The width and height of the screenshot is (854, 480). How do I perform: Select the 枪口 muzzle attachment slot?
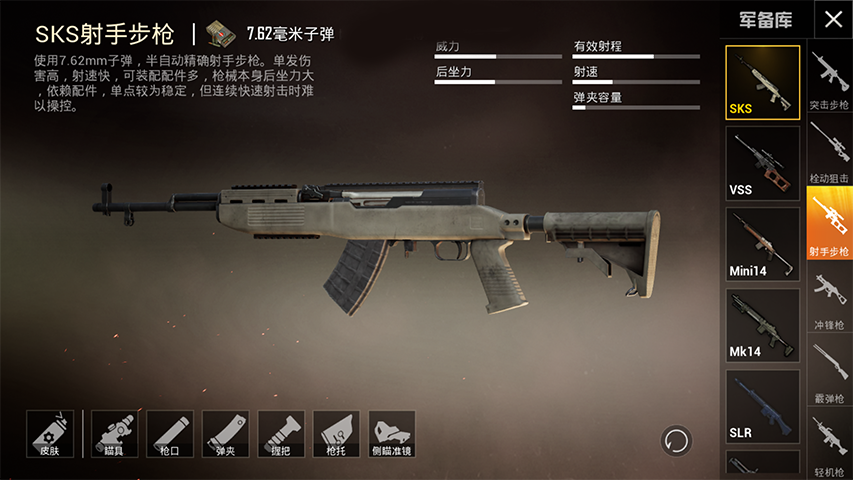pyautogui.click(x=170, y=434)
